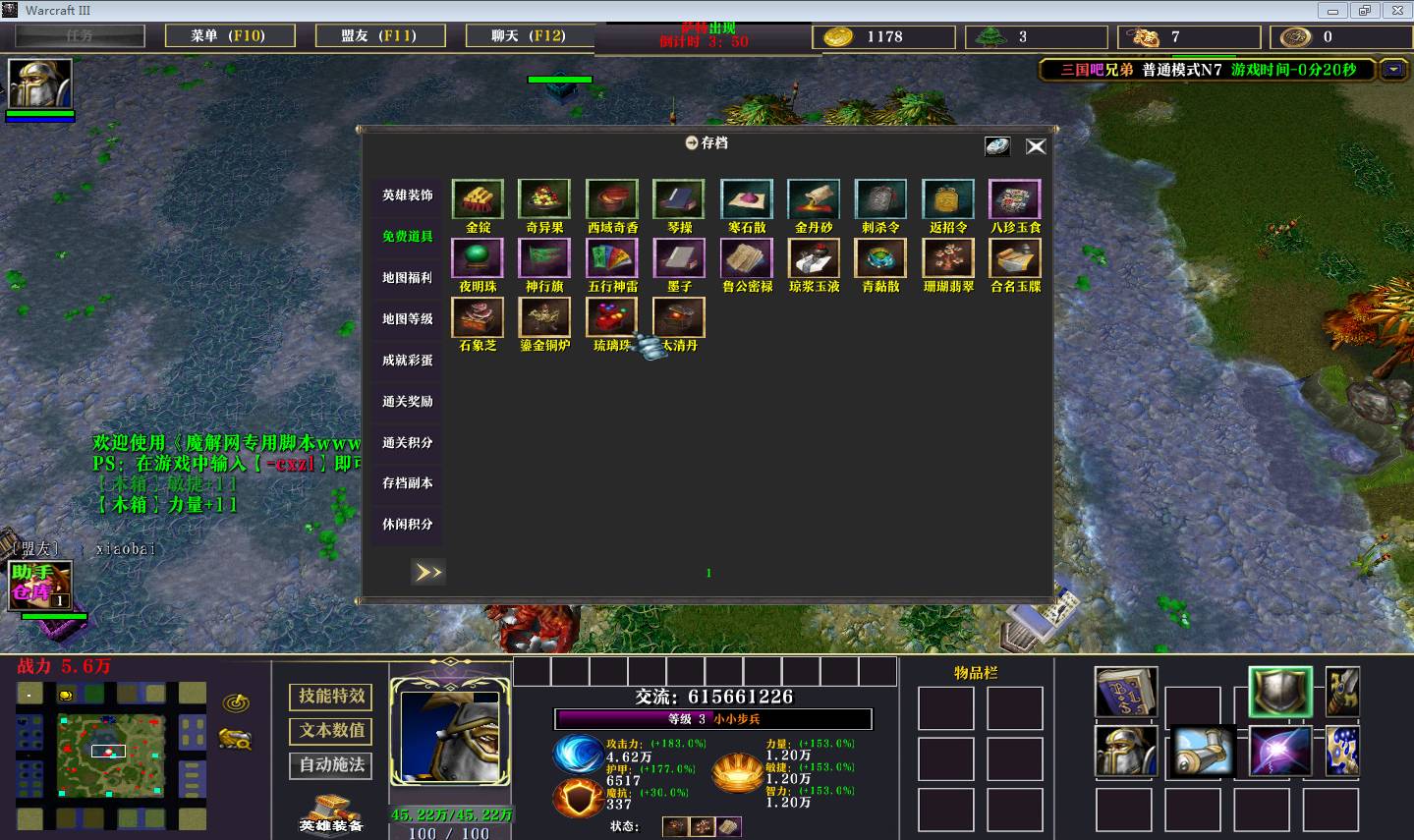Switch to the 英雄装饰 tab
1414x840 pixels.
click(407, 196)
